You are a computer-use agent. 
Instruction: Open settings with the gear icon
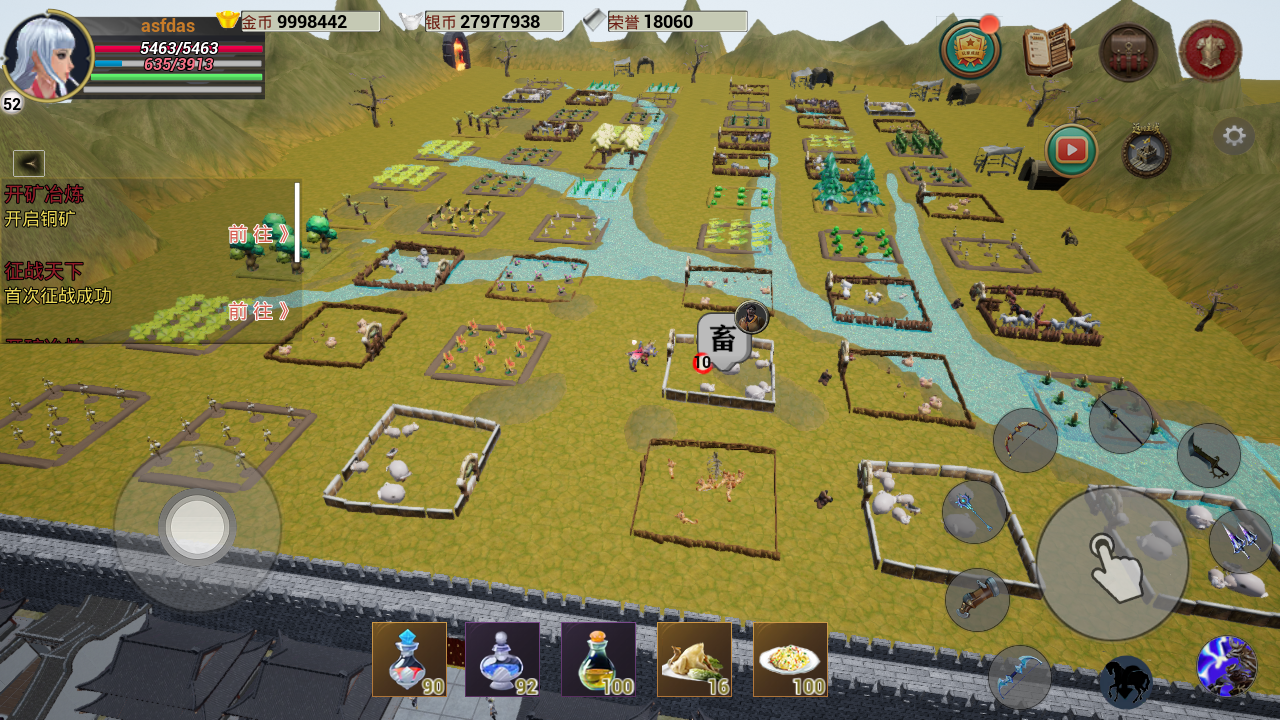[x=1234, y=136]
